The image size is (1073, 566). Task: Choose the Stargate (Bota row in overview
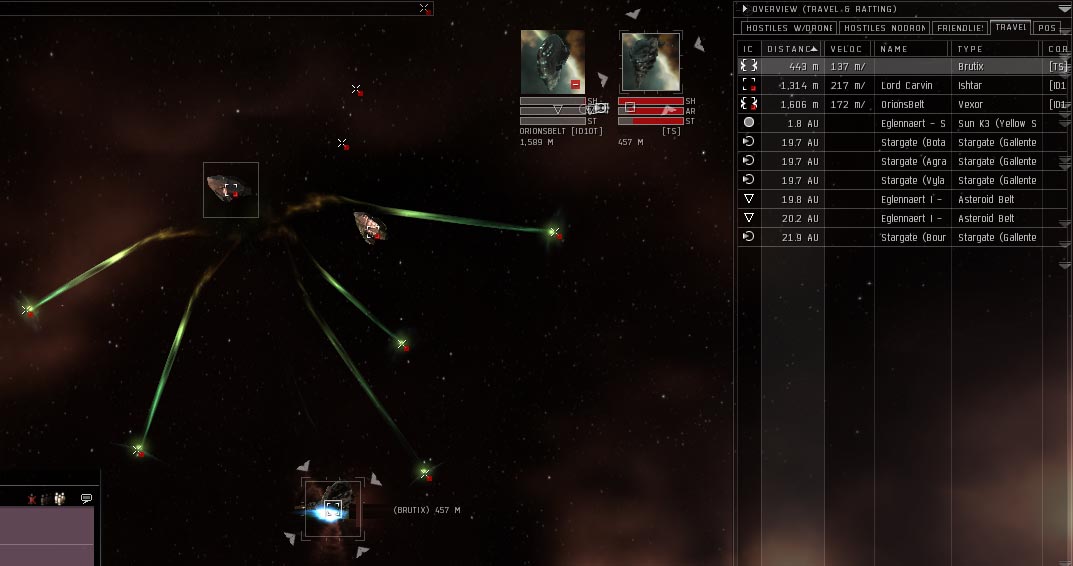click(900, 142)
